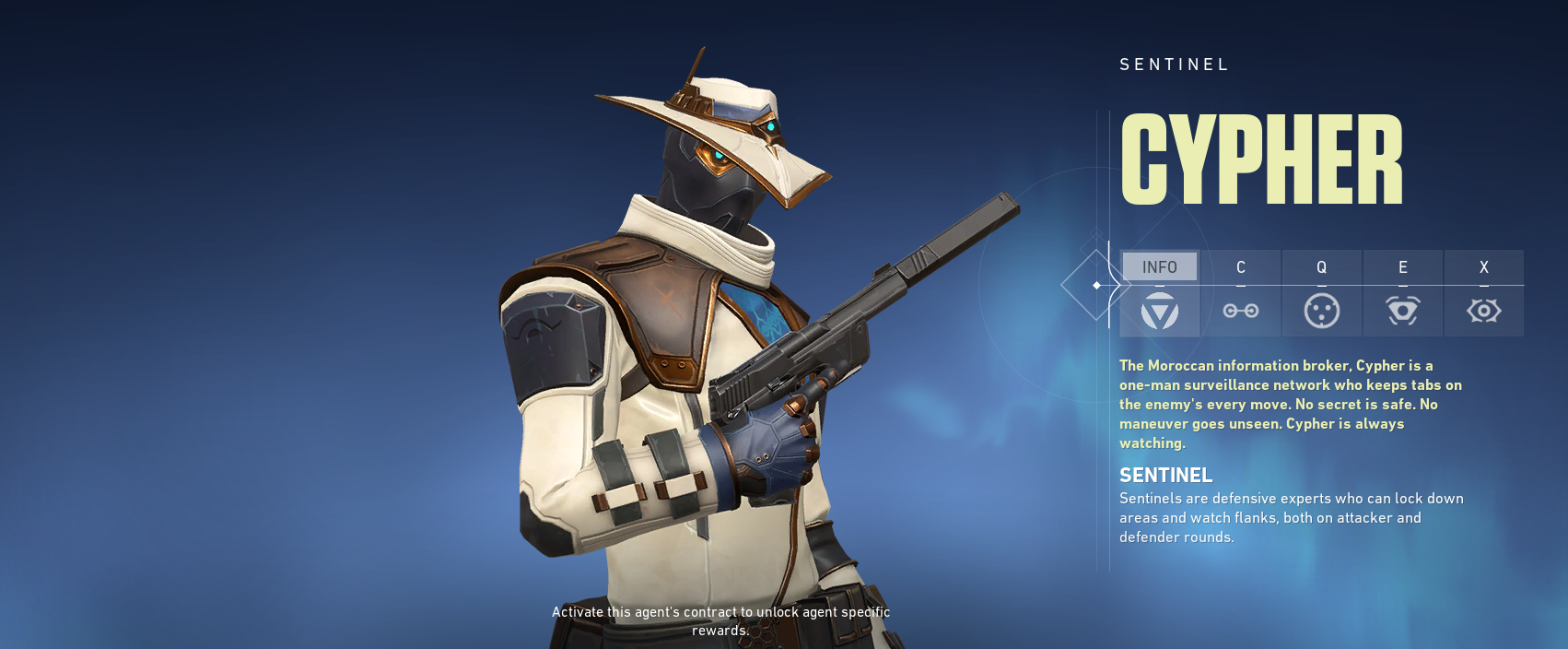Open the Q ability Cyber Cage tab
This screenshot has width=1568, height=649.
[1321, 292]
